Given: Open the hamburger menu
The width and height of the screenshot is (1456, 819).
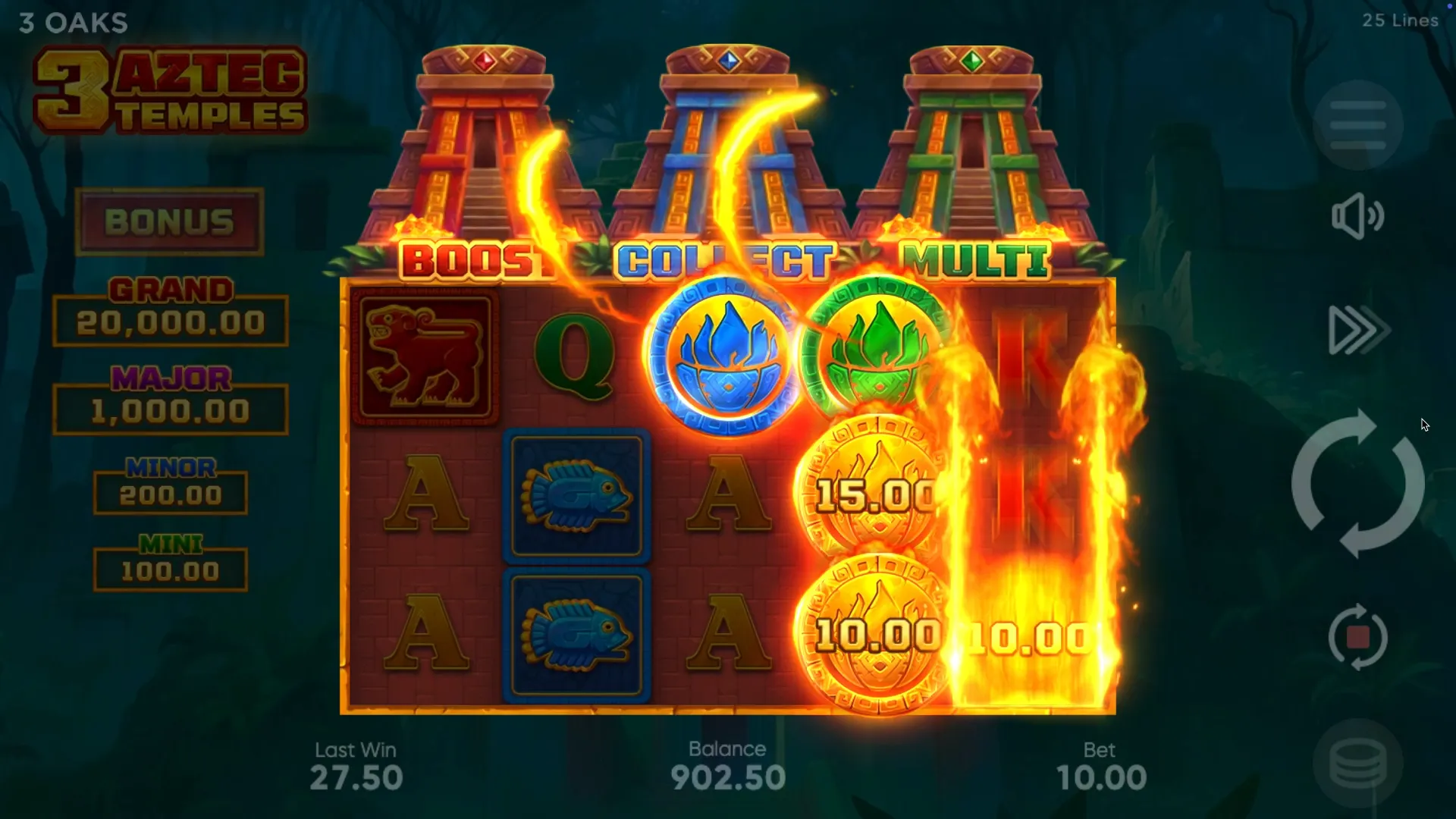Looking at the screenshot, I should (1357, 125).
